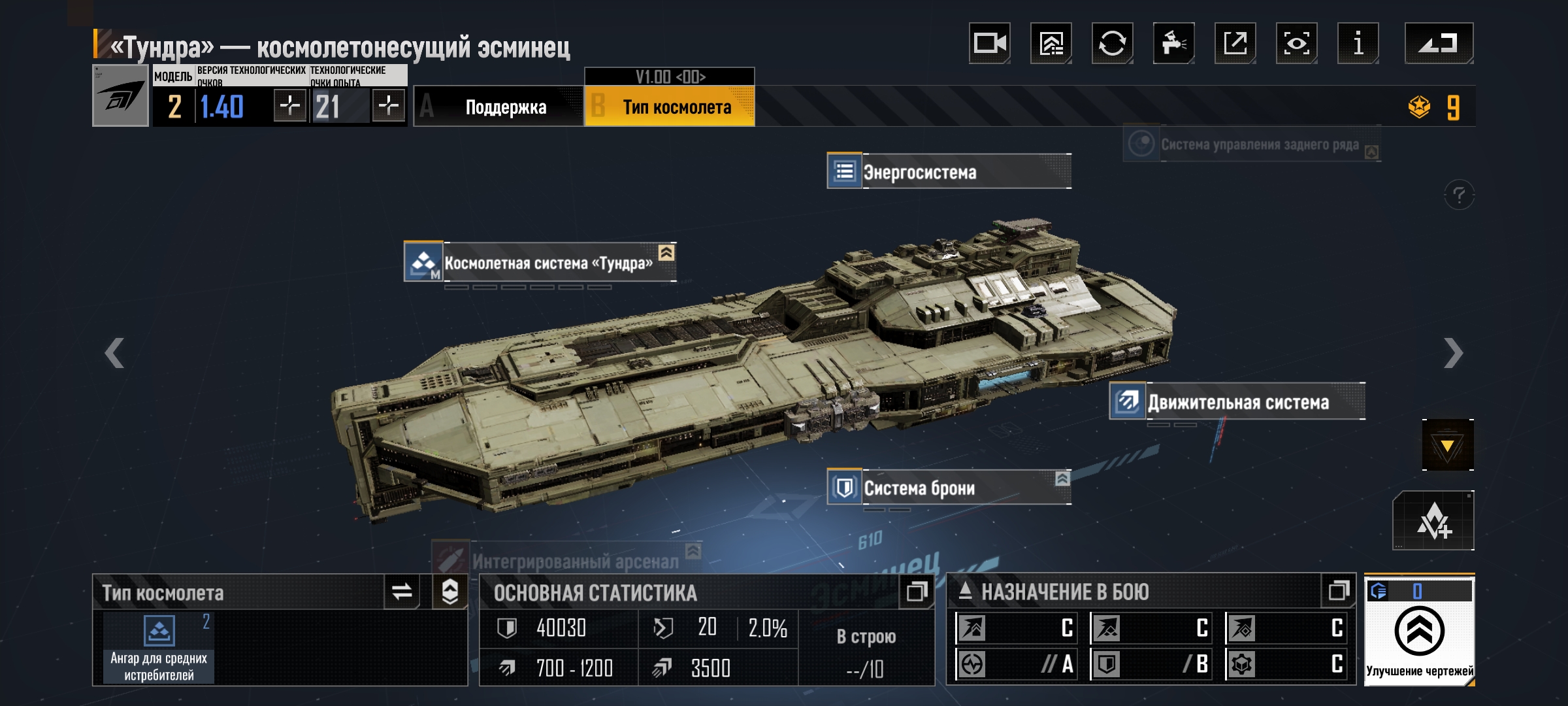Click the refresh arrows icon
This screenshot has height=706, width=1568.
(x=1113, y=44)
